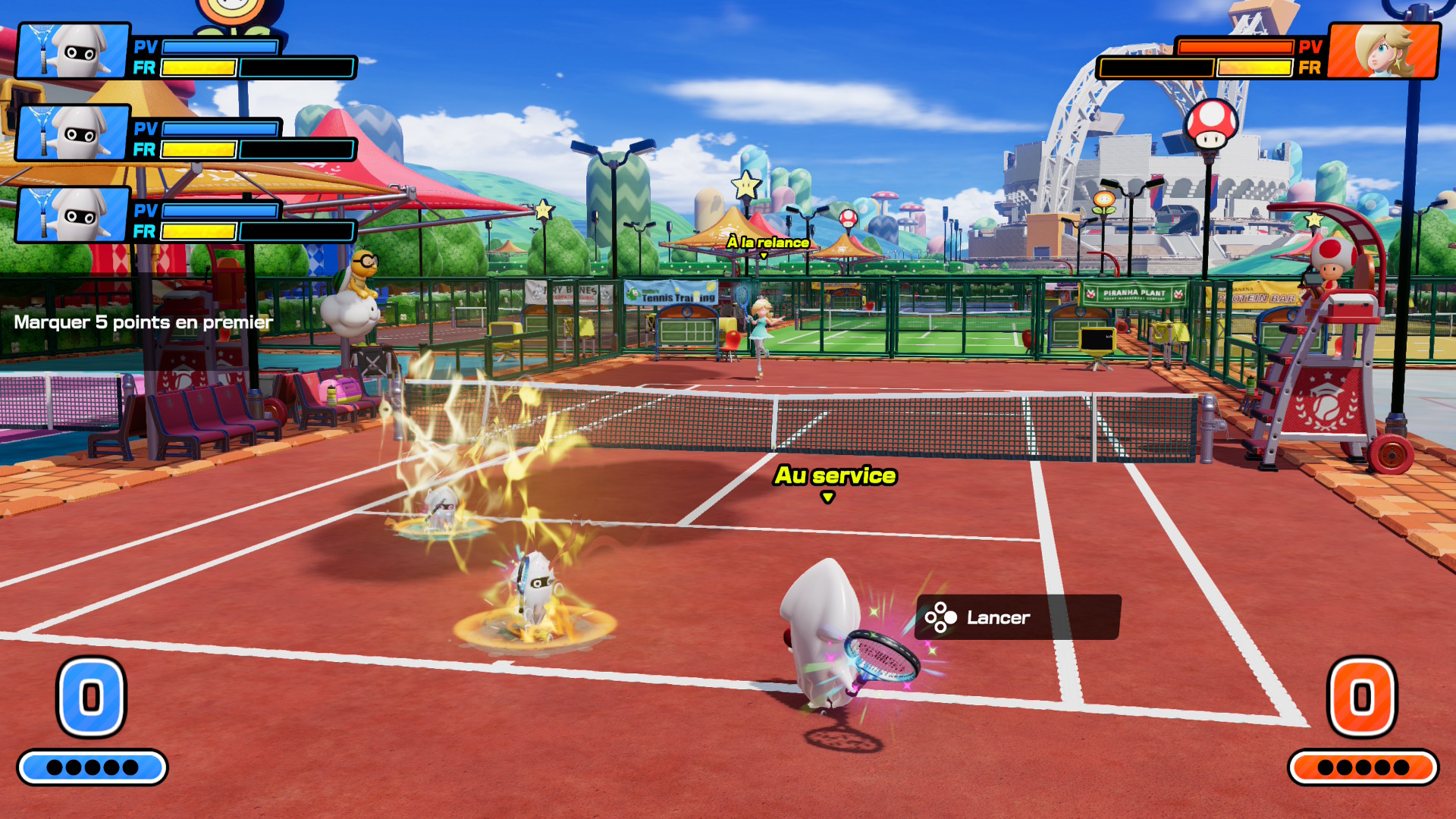Click the "À la relance" receiver marker
Screen dimensions: 1456x819
click(767, 243)
